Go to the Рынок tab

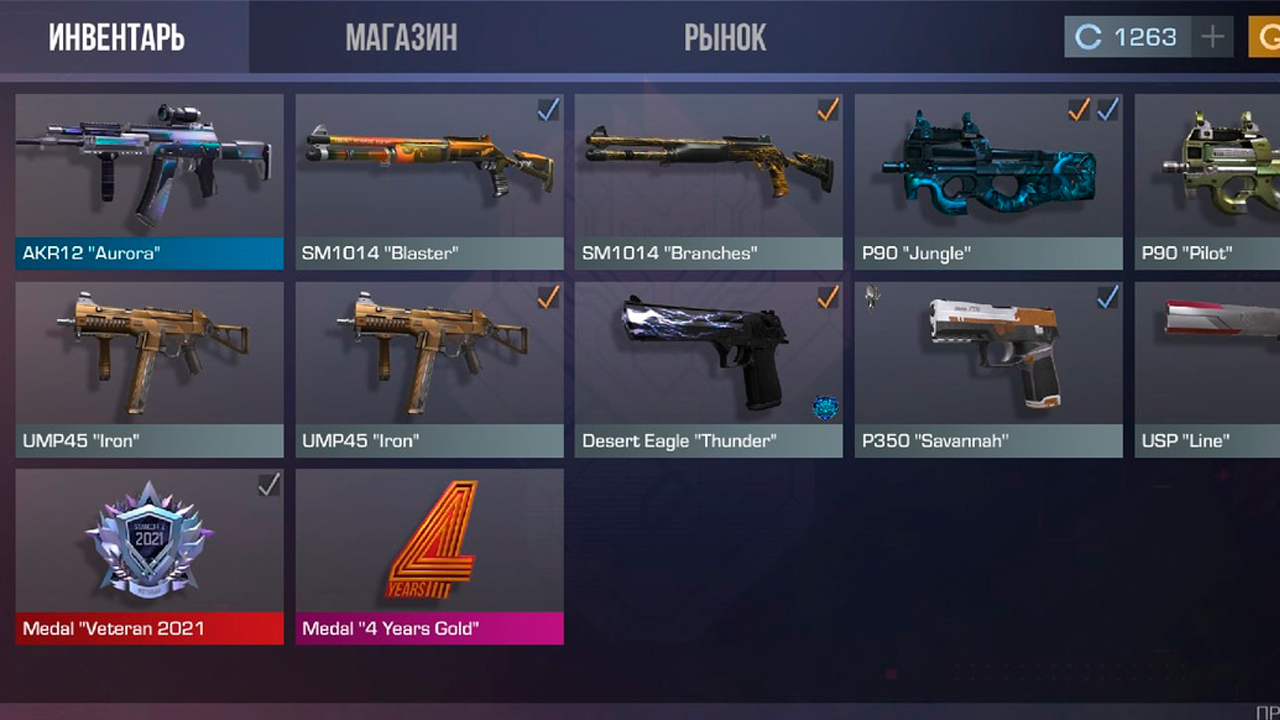[x=725, y=38]
